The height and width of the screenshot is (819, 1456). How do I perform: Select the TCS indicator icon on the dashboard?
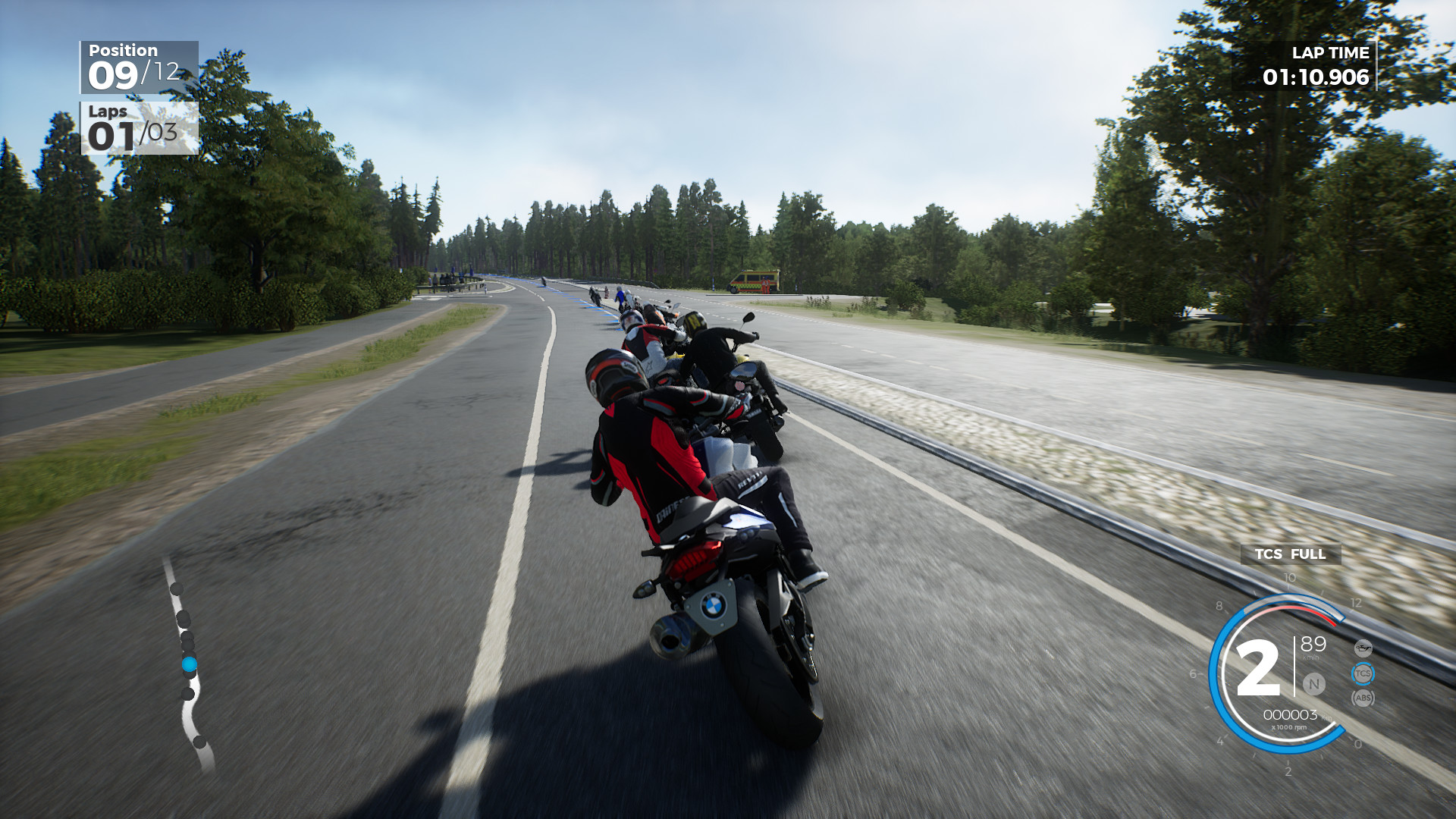click(1363, 674)
